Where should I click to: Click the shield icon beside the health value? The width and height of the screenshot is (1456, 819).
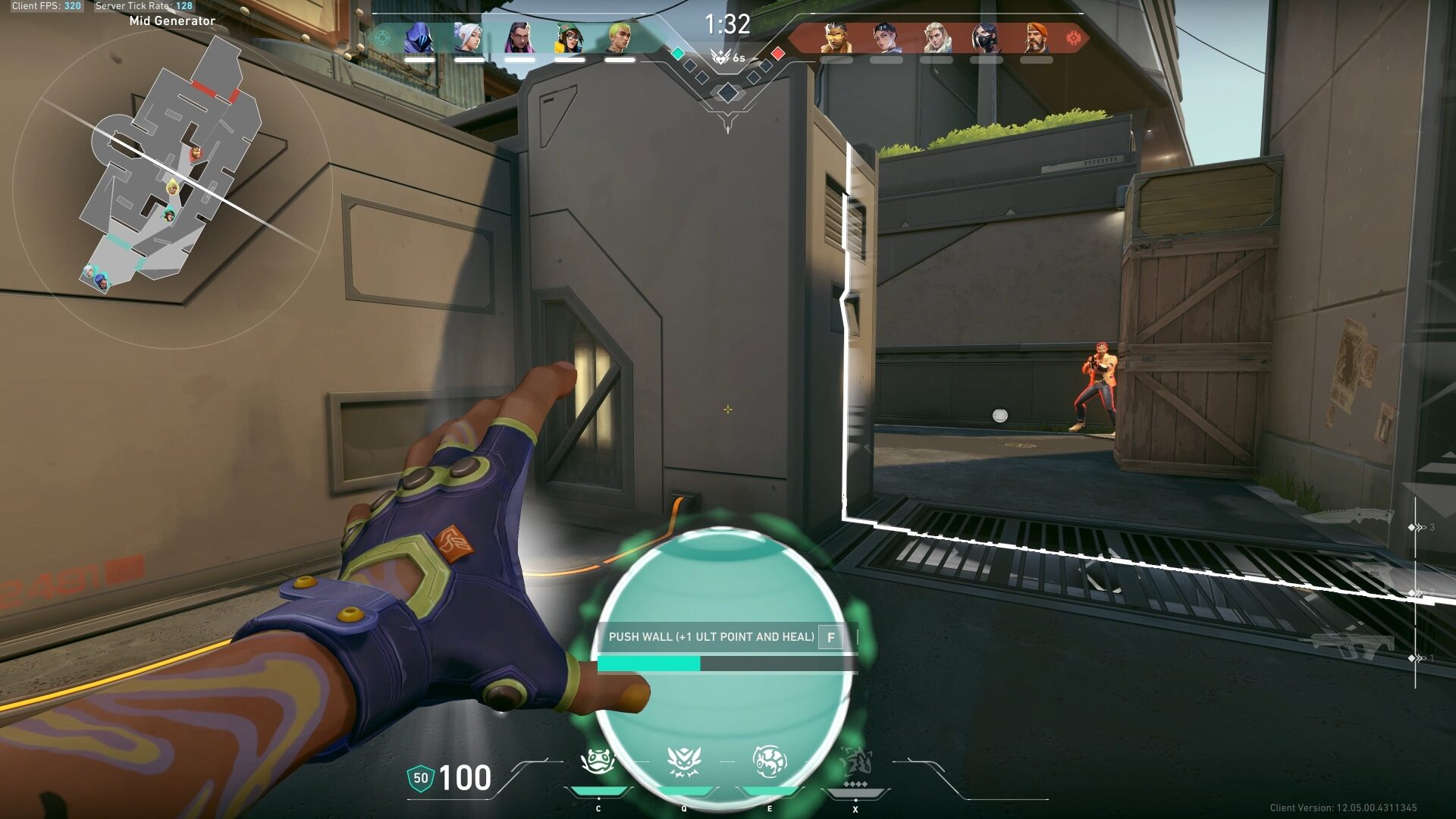pos(419,777)
